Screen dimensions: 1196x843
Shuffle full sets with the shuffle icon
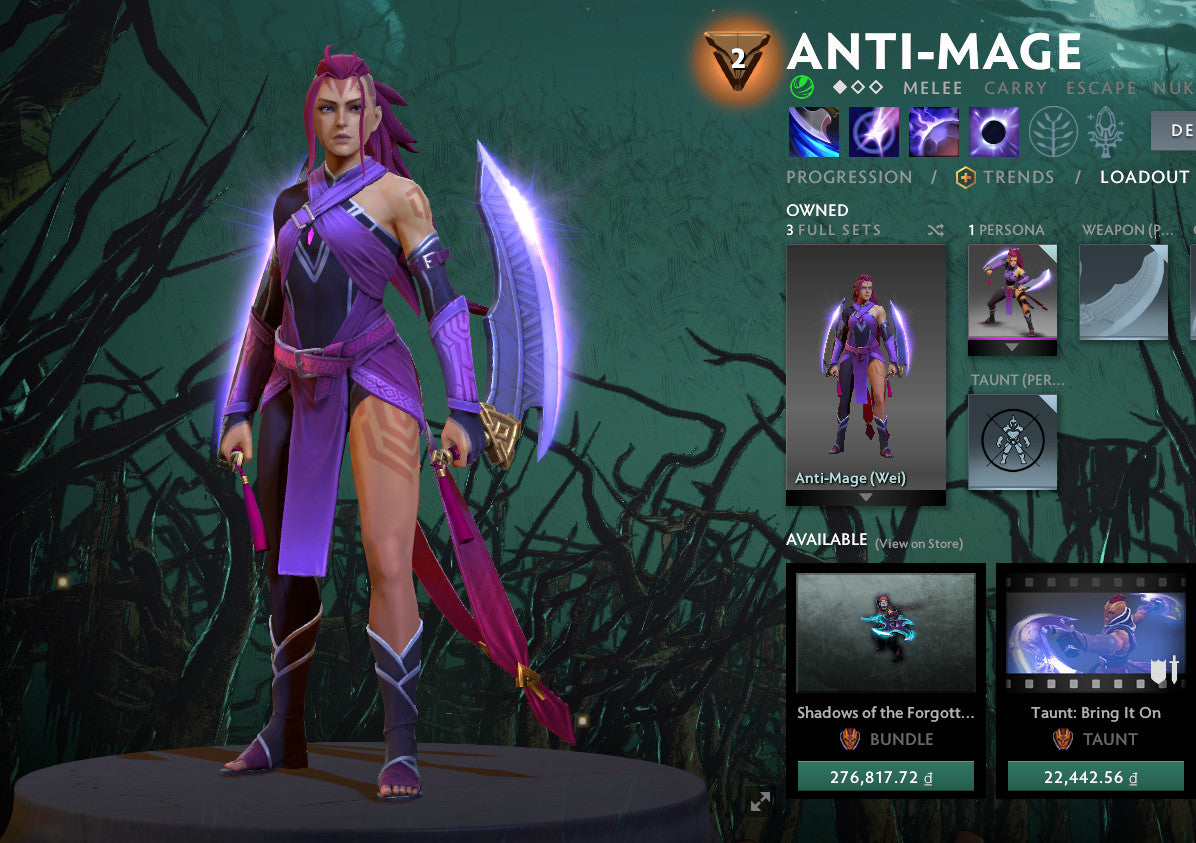click(935, 230)
